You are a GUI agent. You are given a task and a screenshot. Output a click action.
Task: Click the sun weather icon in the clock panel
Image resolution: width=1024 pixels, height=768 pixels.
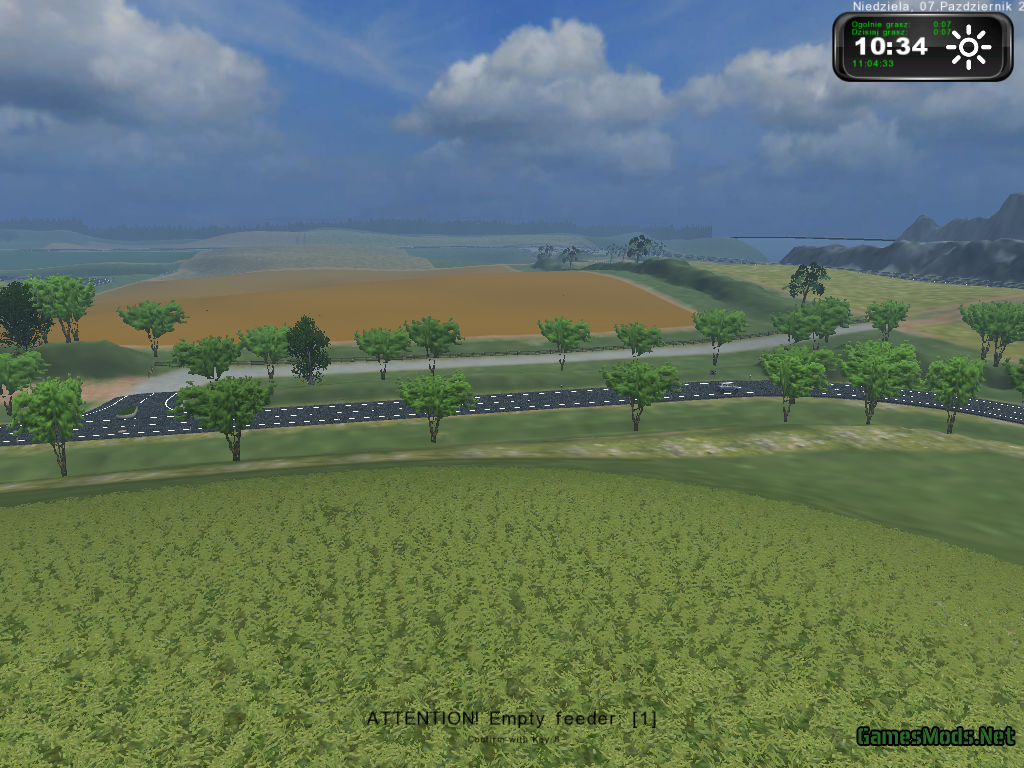(968, 47)
